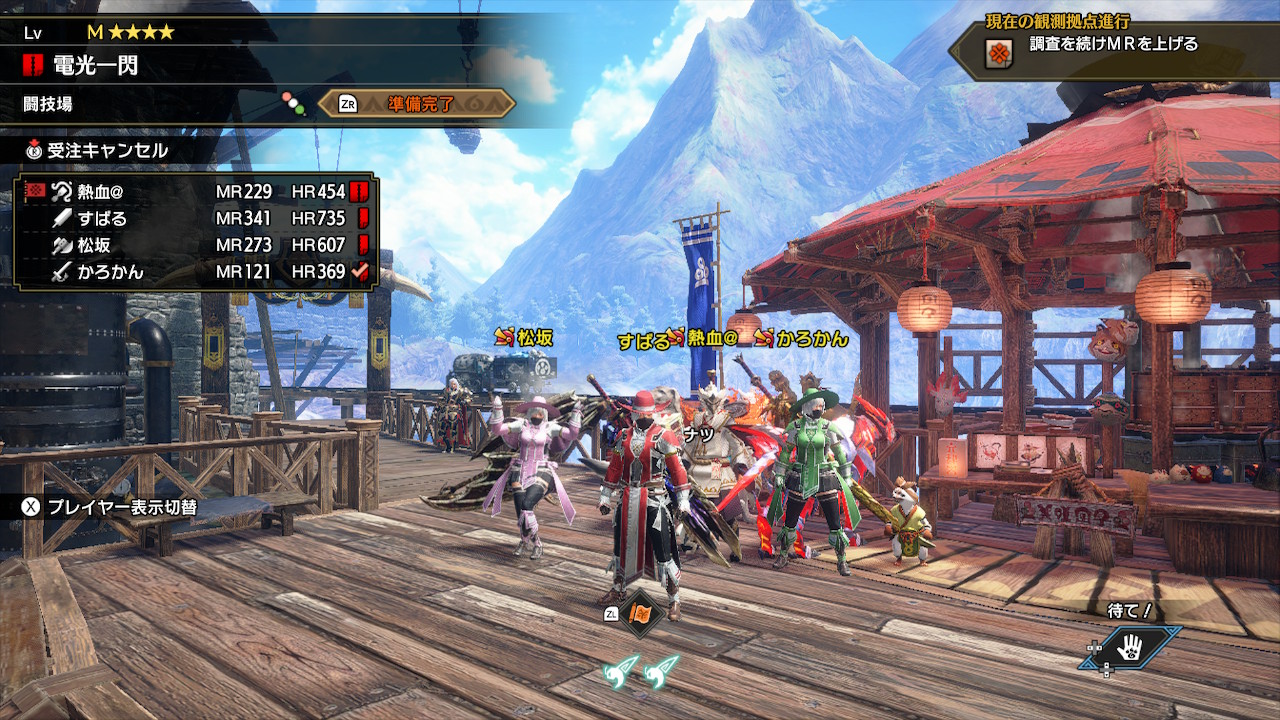Click 熱血@'s insect glaive weapon icon

pyautogui.click(x=61, y=190)
